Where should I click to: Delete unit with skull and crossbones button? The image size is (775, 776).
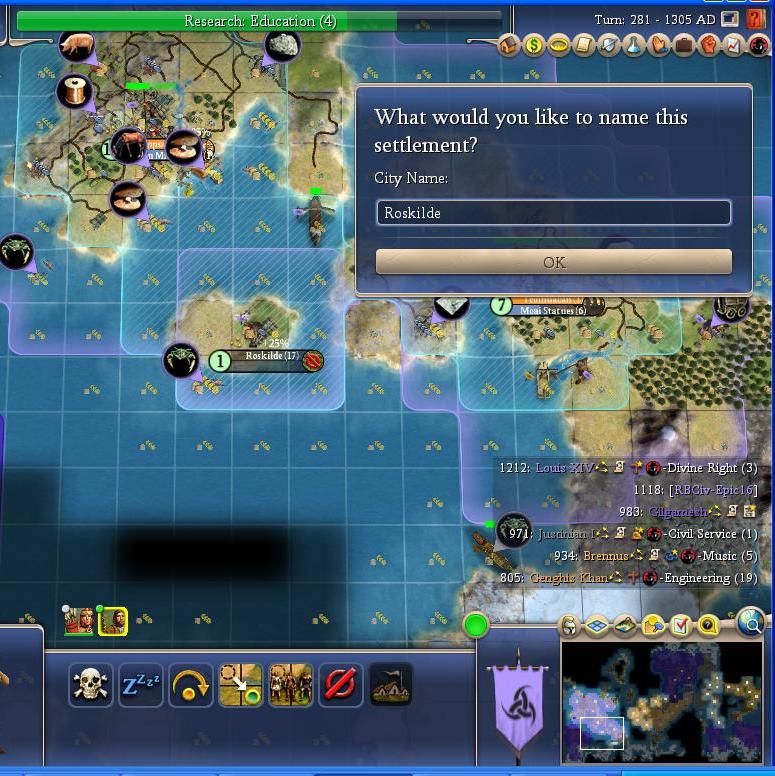[91, 685]
